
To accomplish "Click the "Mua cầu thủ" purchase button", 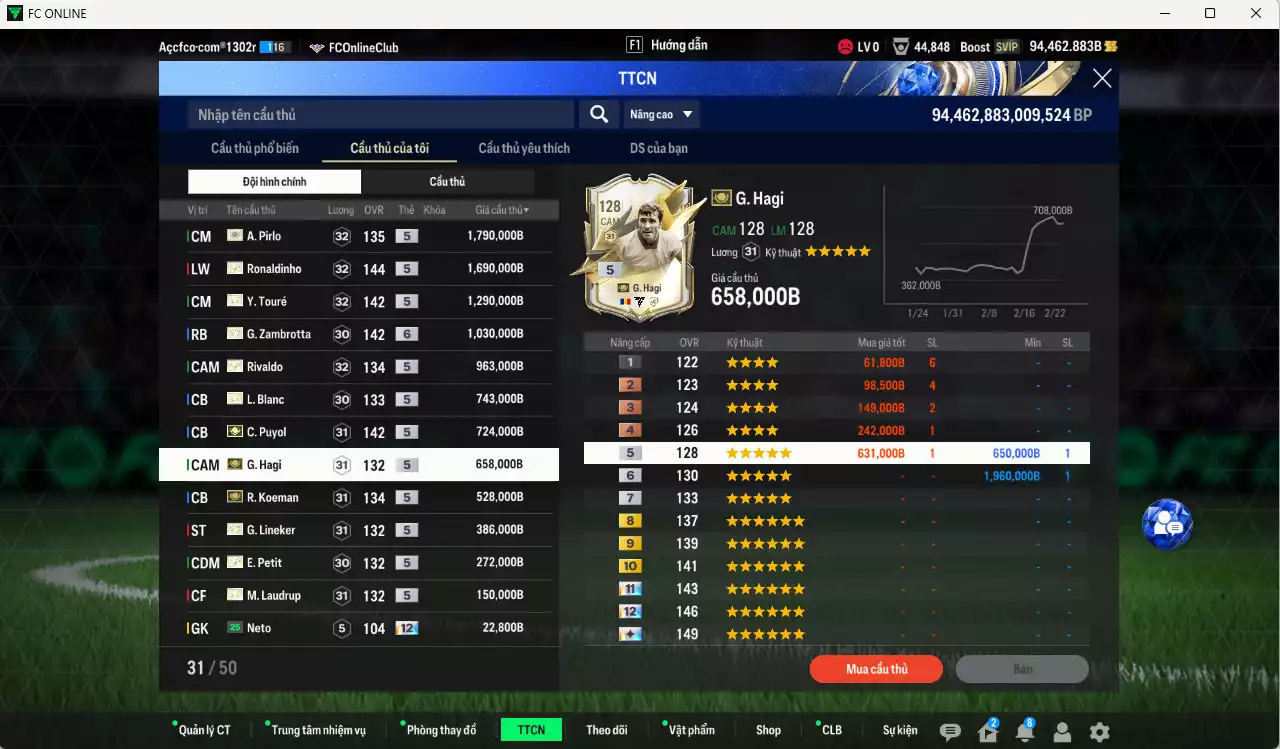I will (876, 668).
